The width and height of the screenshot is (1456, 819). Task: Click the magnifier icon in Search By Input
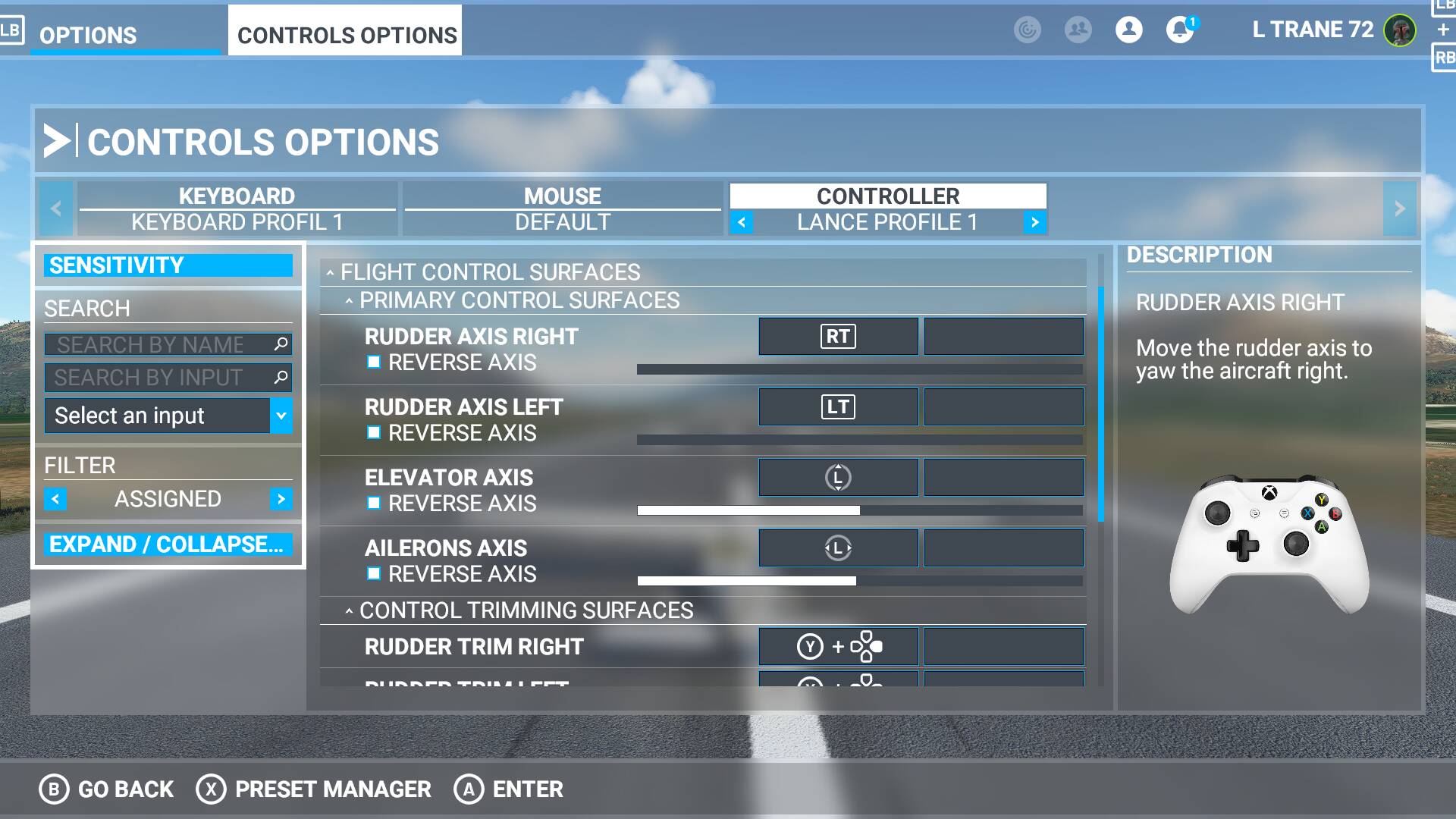[280, 377]
